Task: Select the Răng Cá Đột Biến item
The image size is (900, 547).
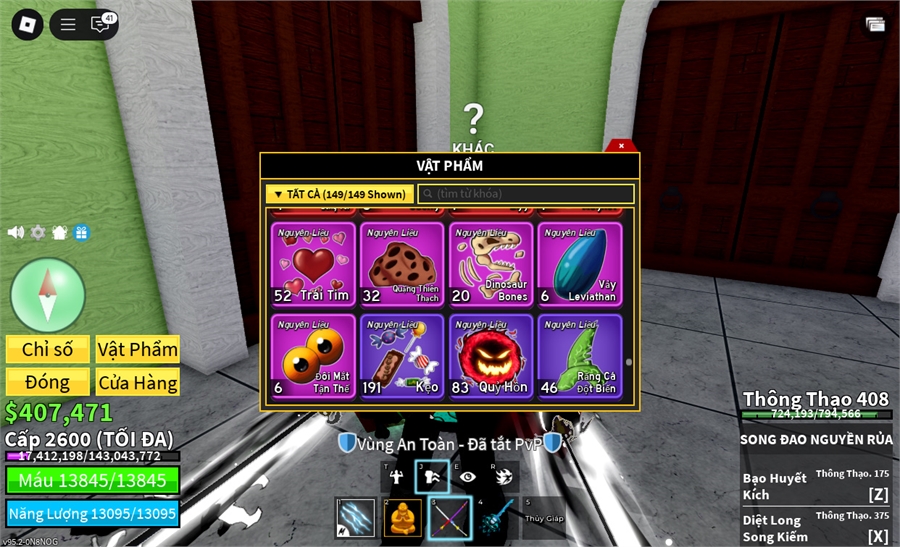Action: [x=580, y=356]
